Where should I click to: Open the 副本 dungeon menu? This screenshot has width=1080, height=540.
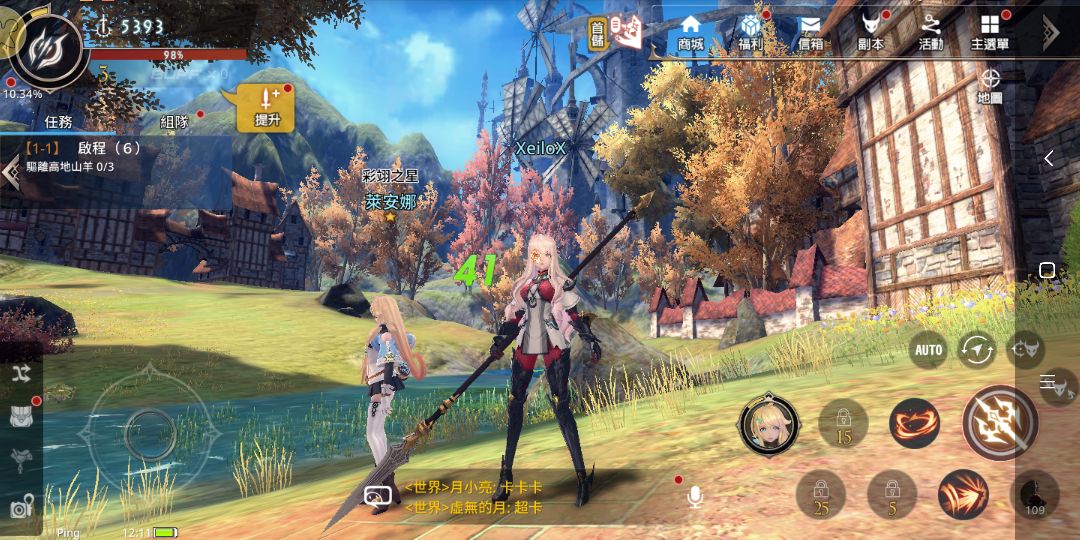[x=870, y=32]
